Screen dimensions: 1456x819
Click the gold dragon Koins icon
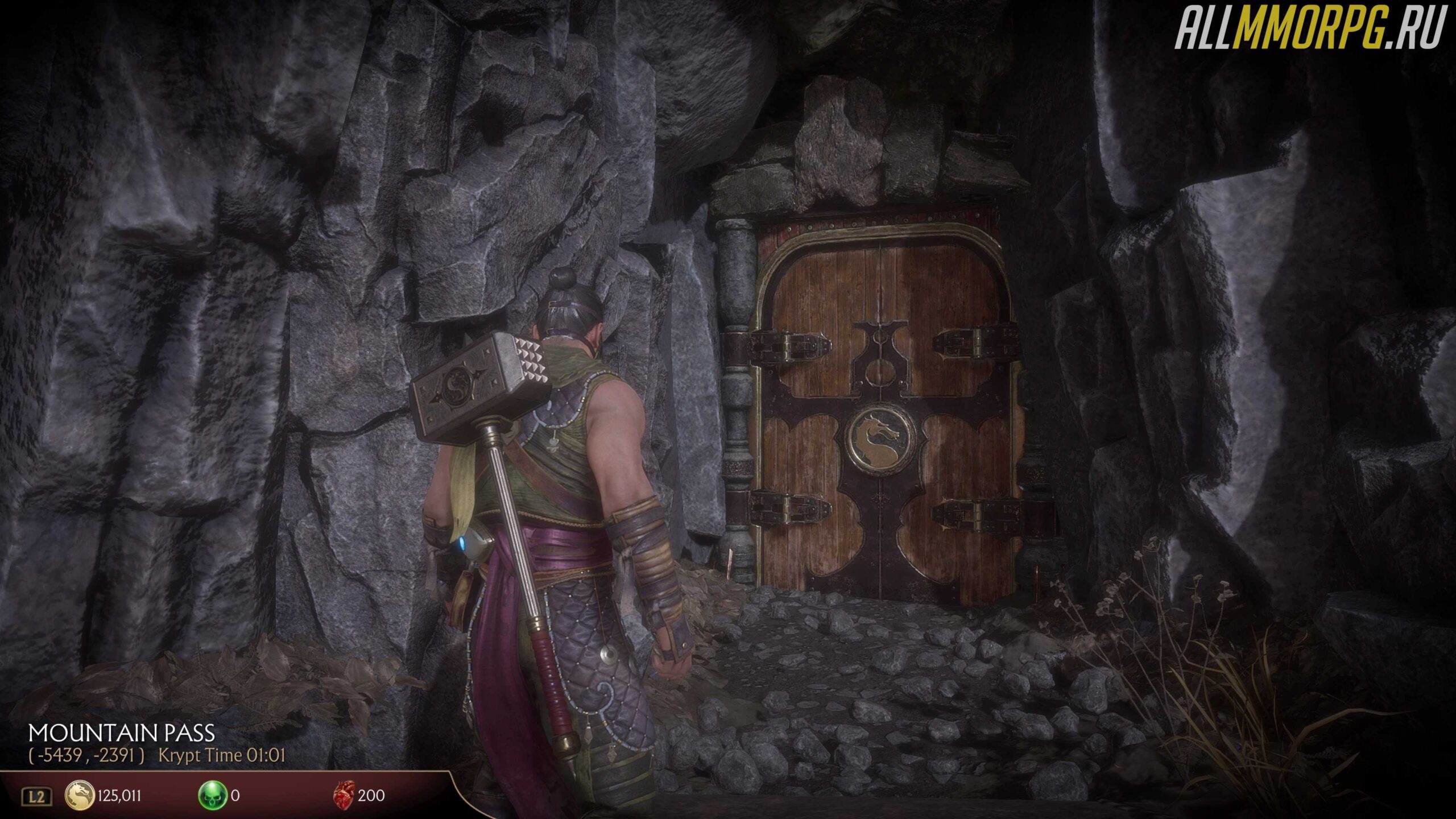pos(80,795)
